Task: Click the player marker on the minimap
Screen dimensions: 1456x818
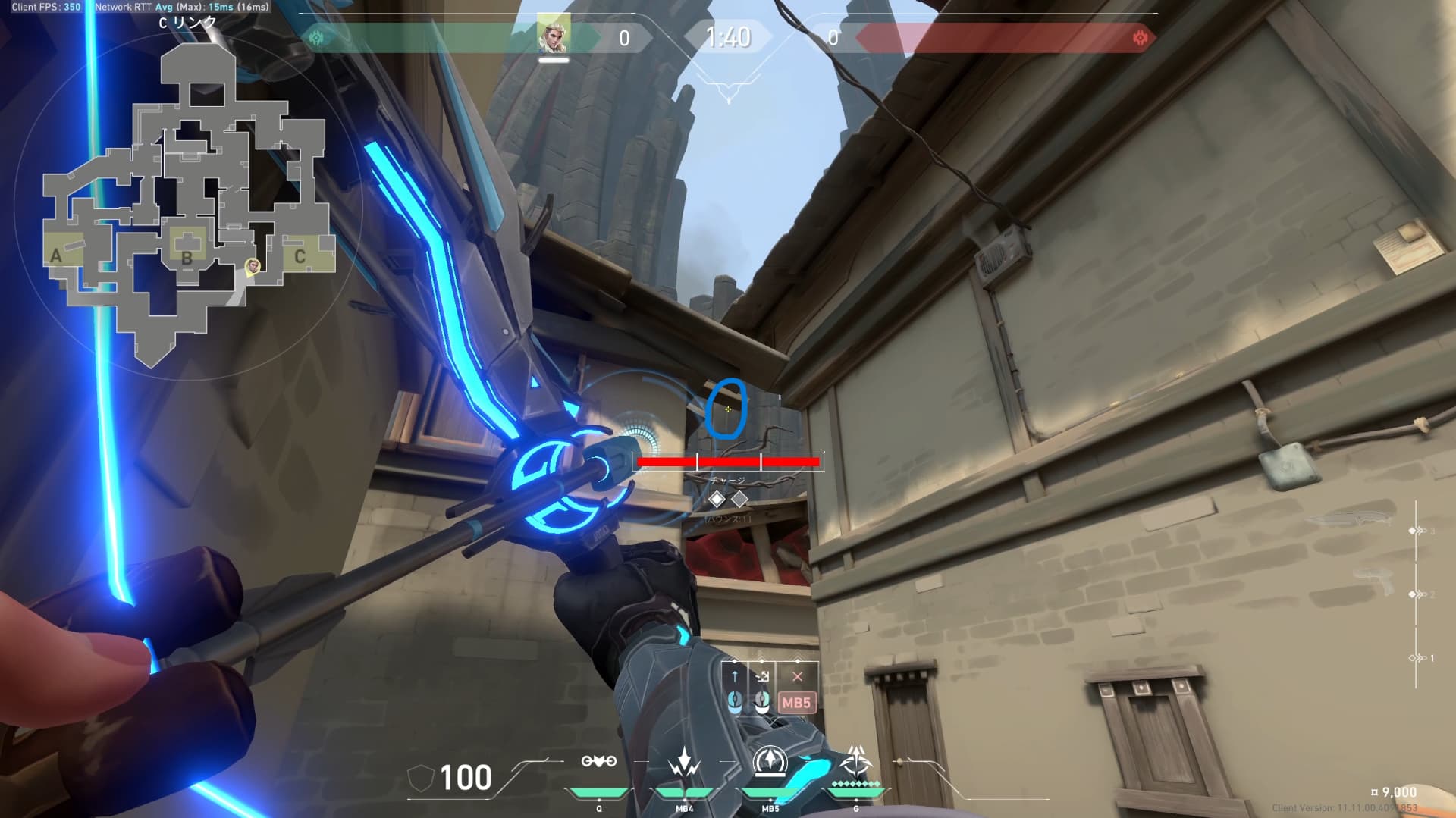Action: (253, 265)
